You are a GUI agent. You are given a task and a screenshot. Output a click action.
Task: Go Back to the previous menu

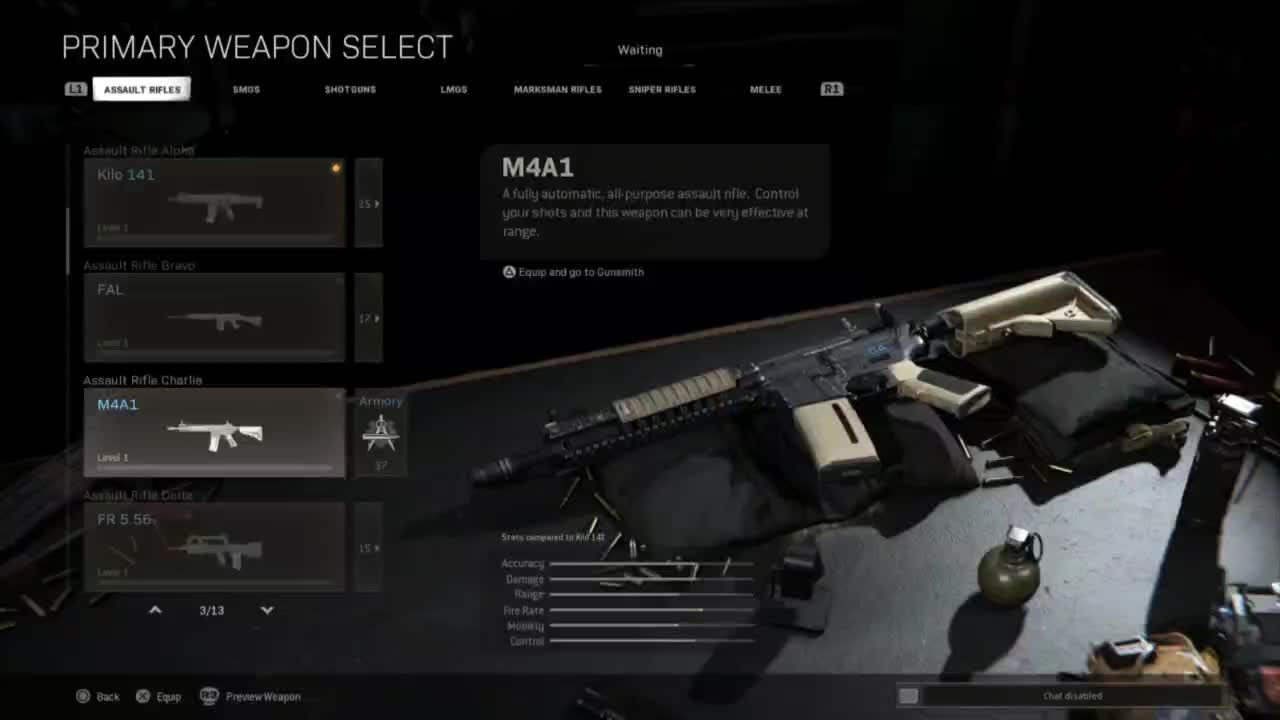click(98, 696)
